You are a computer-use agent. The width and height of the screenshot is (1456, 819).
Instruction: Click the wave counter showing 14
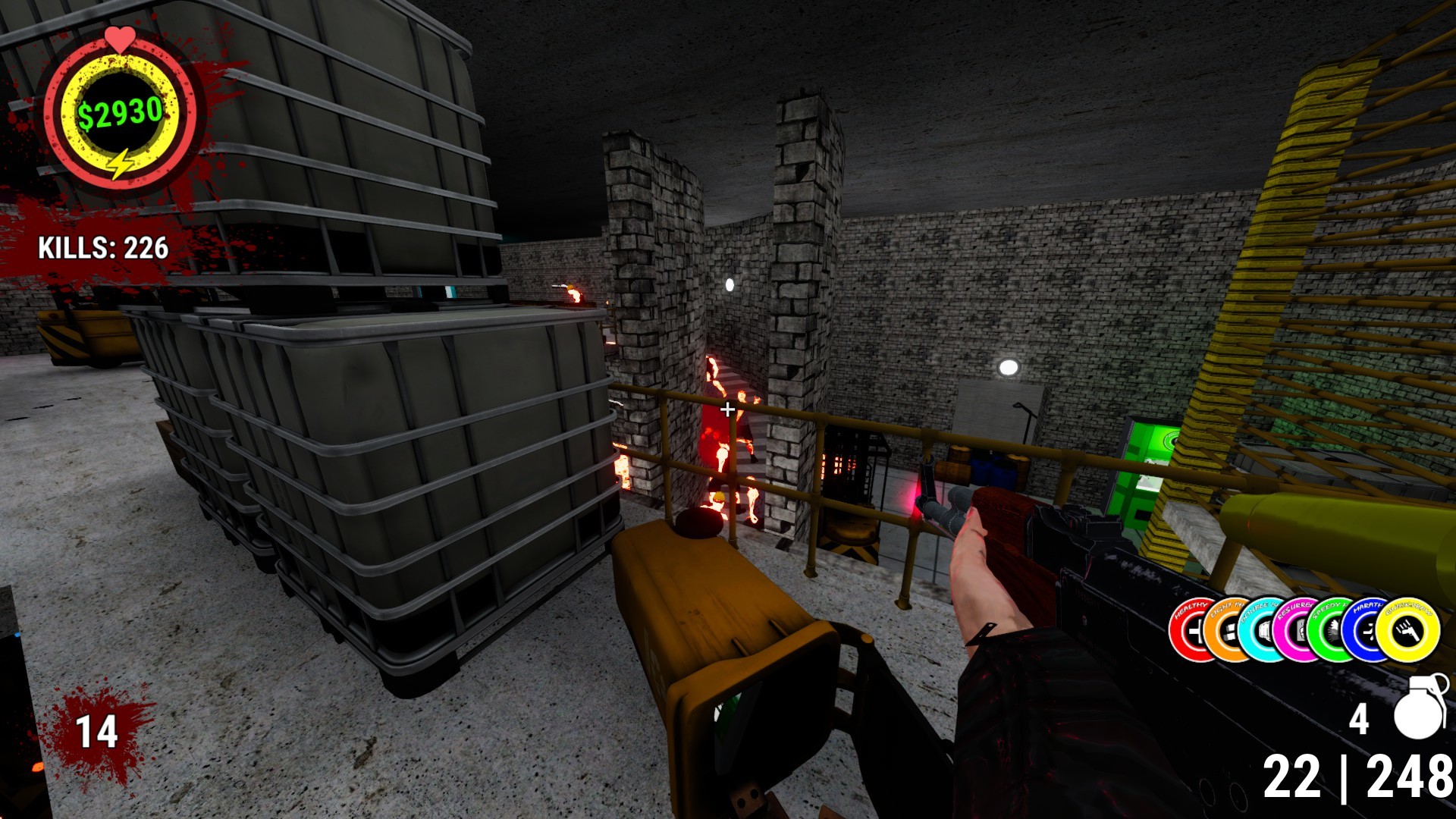[x=96, y=732]
